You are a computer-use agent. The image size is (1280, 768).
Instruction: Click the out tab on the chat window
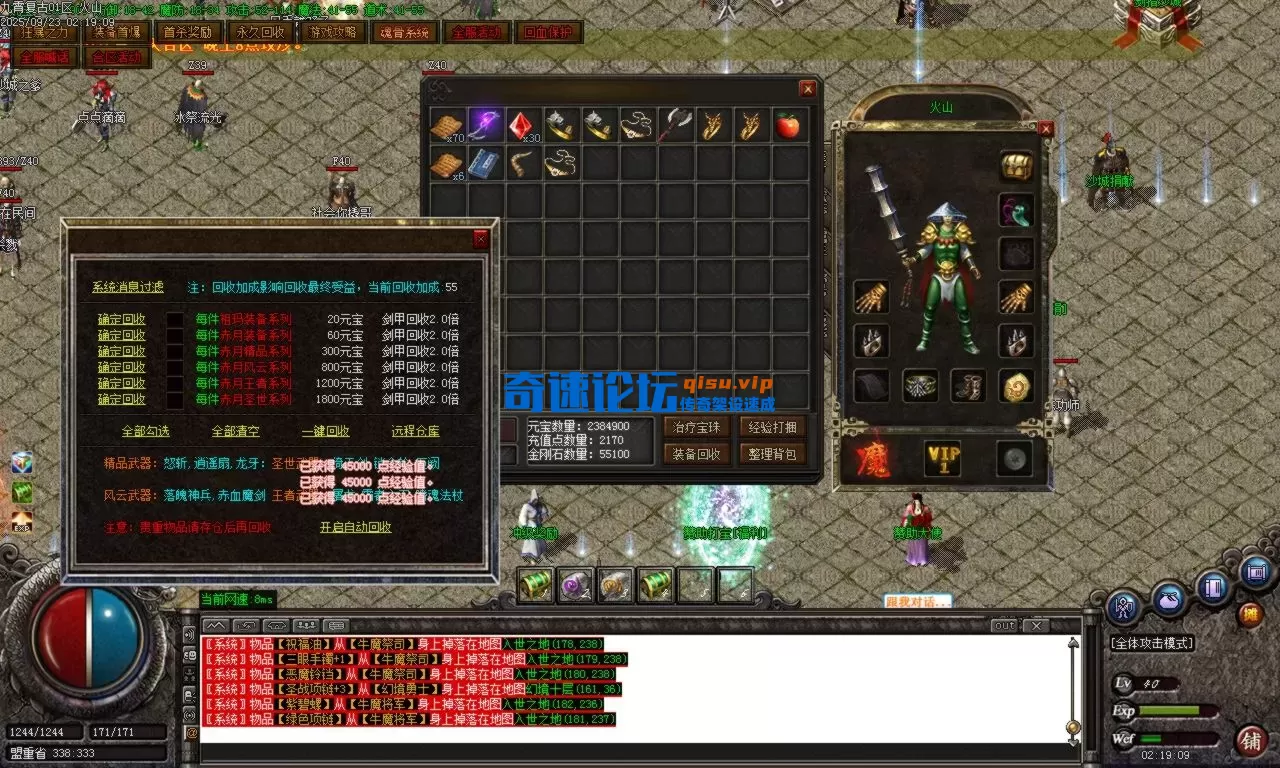point(1005,625)
